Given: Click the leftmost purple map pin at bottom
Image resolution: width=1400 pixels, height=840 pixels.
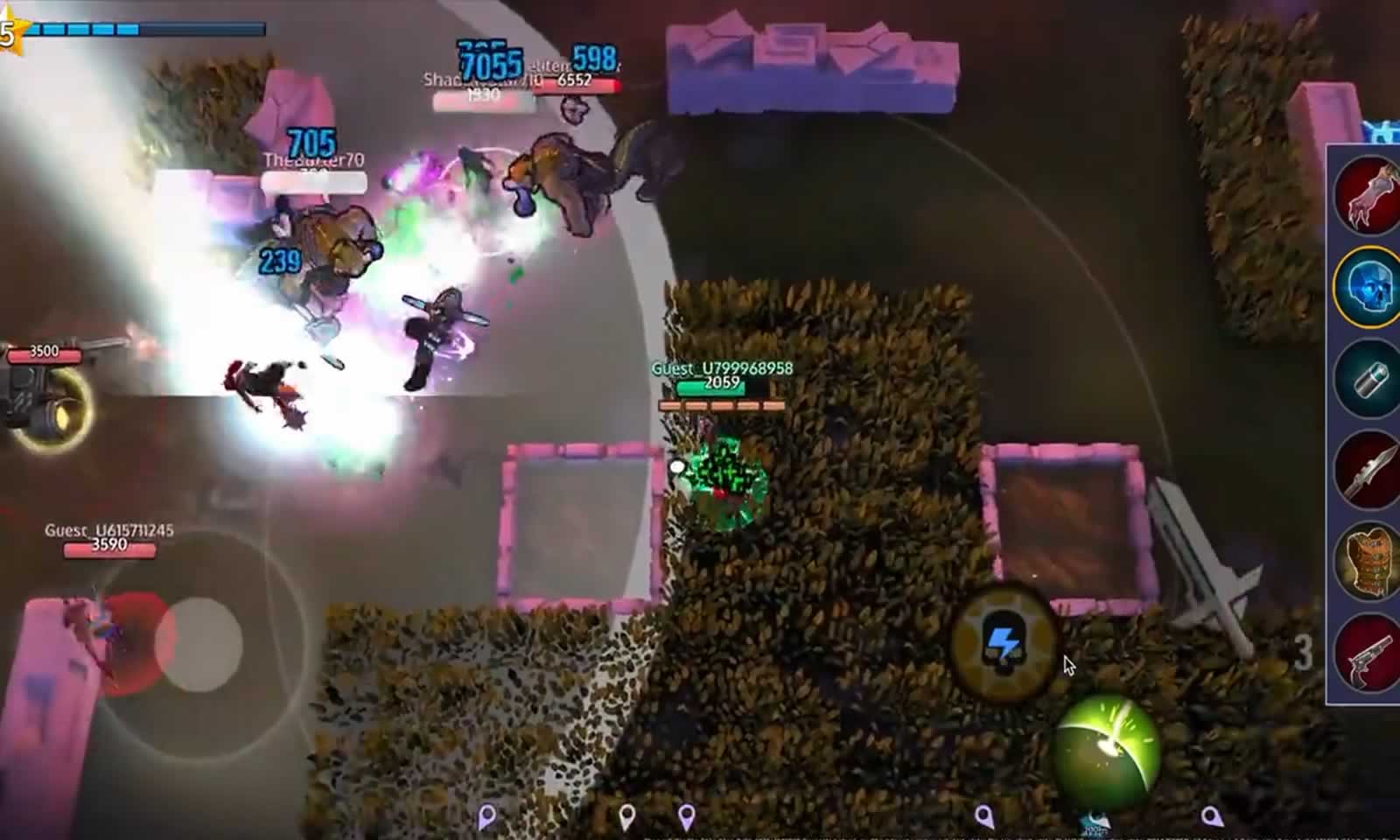Looking at the screenshot, I should 486,815.
